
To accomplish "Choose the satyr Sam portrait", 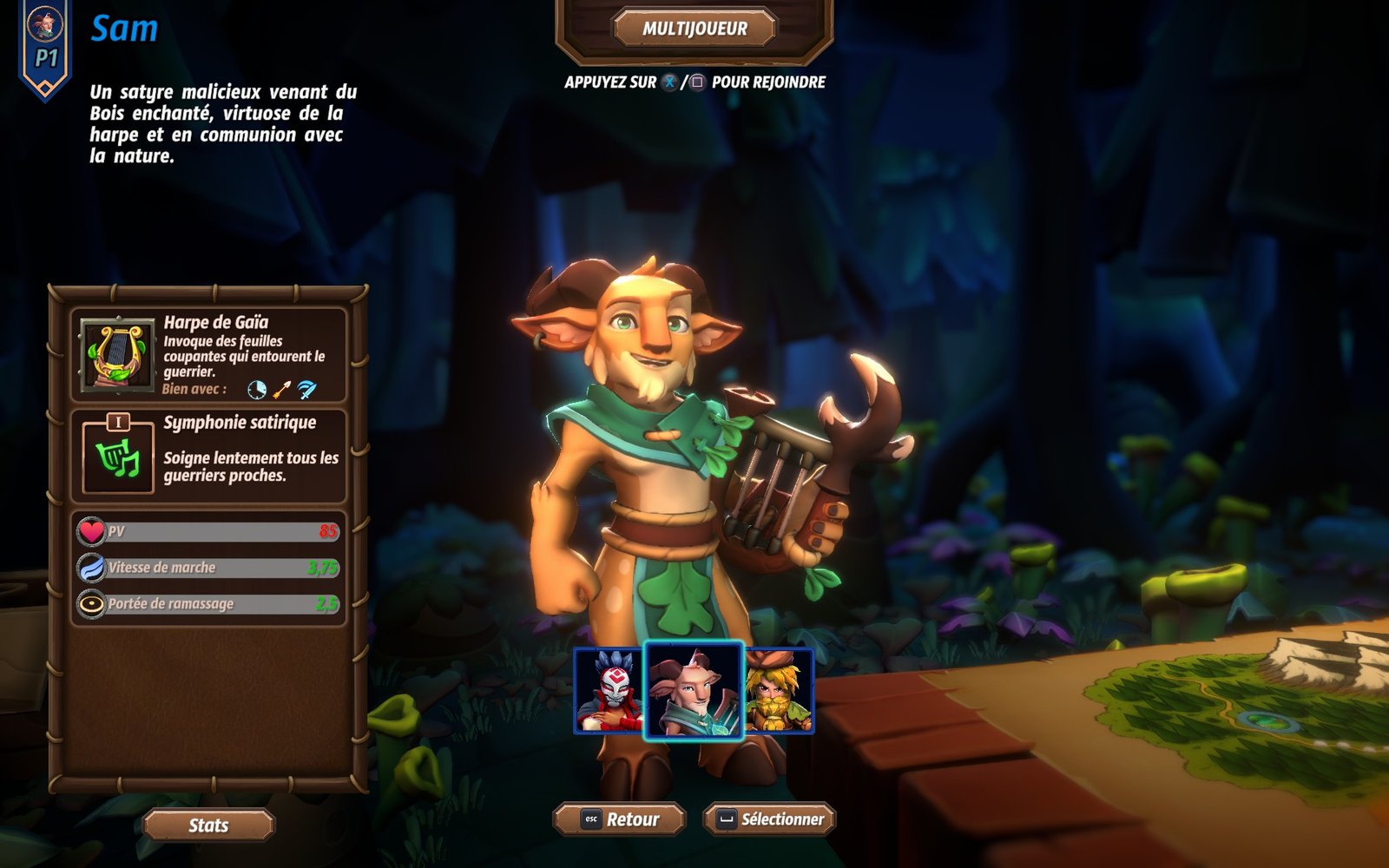I will 694,691.
